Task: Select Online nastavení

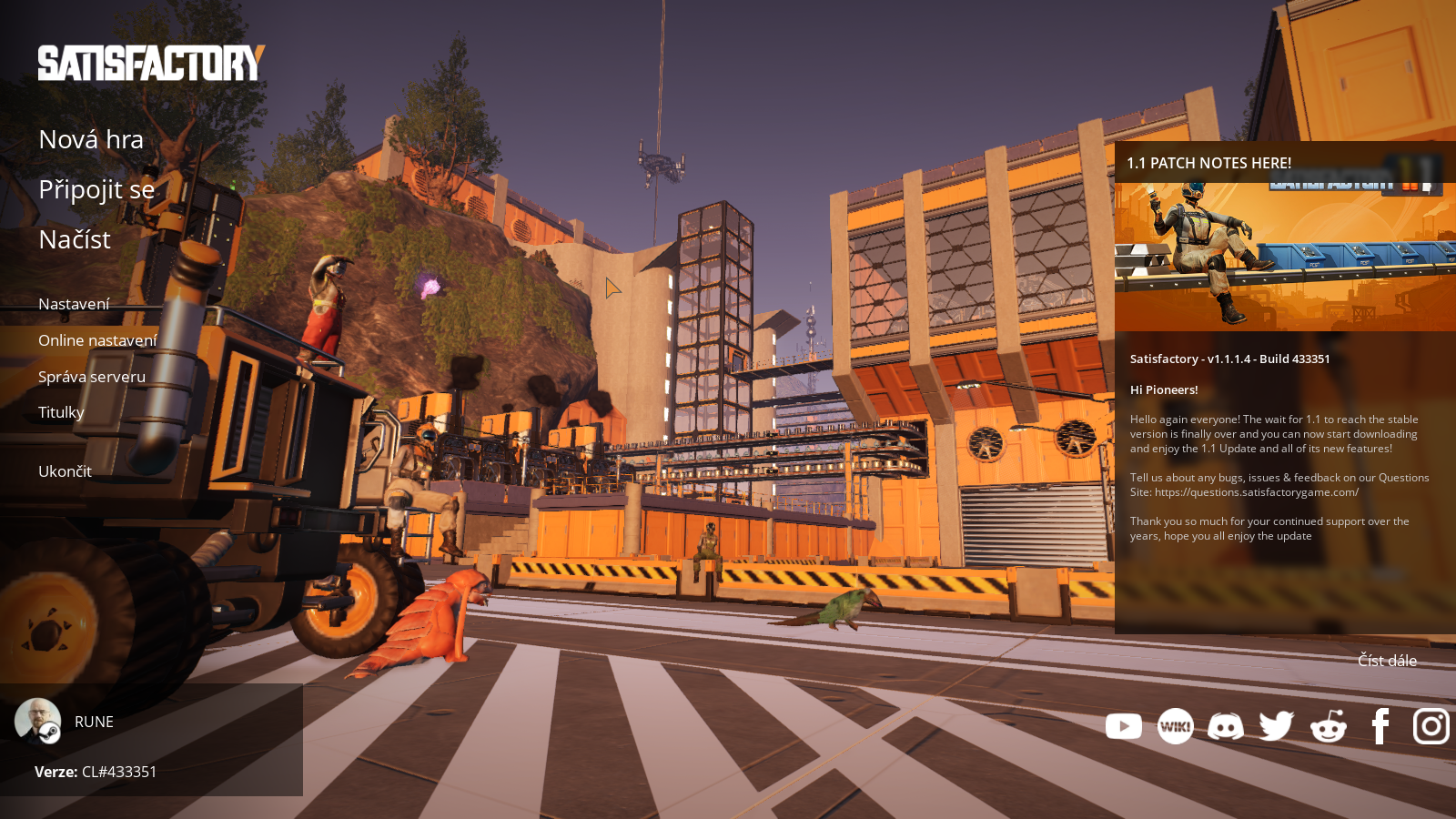Action: (x=97, y=340)
